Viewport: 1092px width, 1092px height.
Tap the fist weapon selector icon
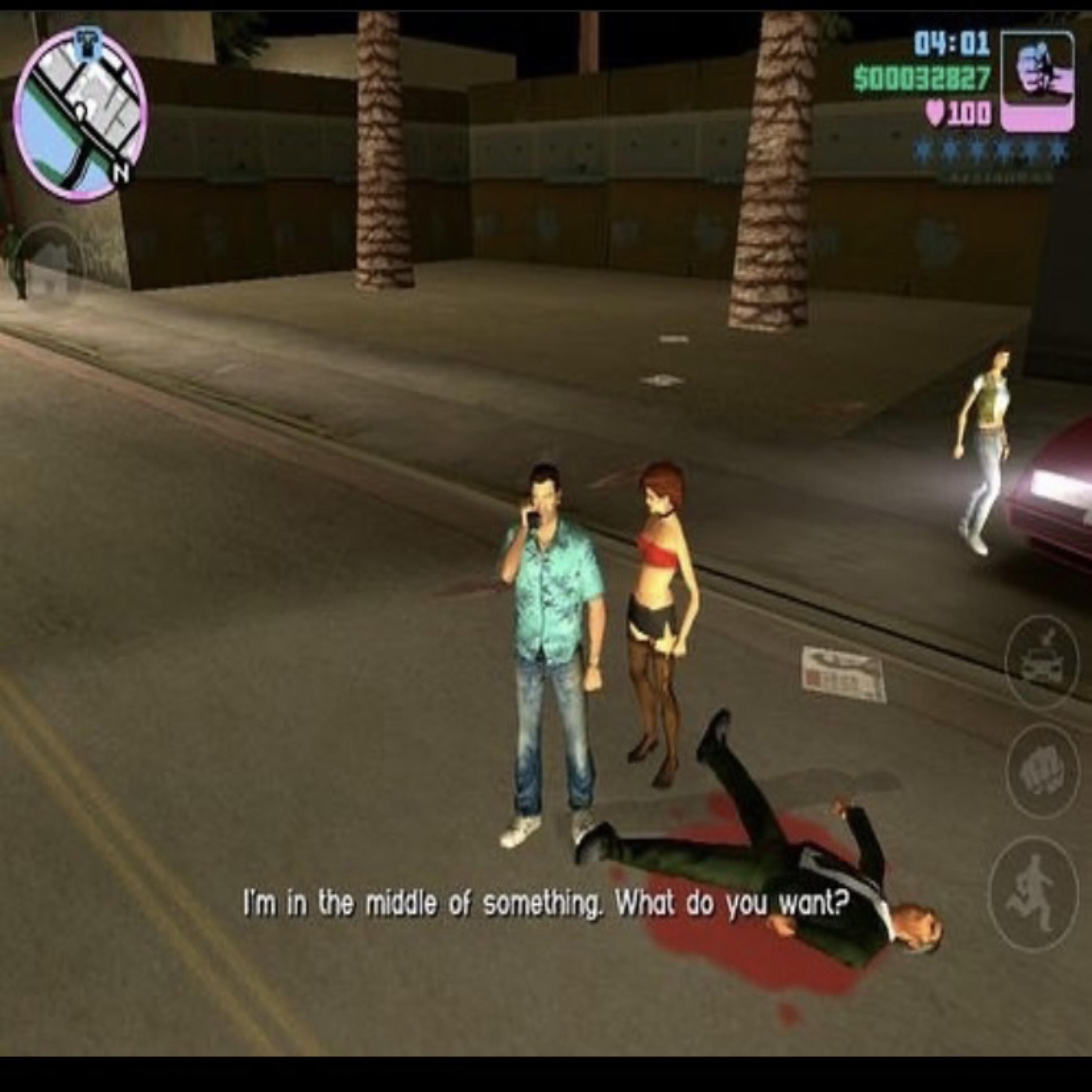point(1037,82)
